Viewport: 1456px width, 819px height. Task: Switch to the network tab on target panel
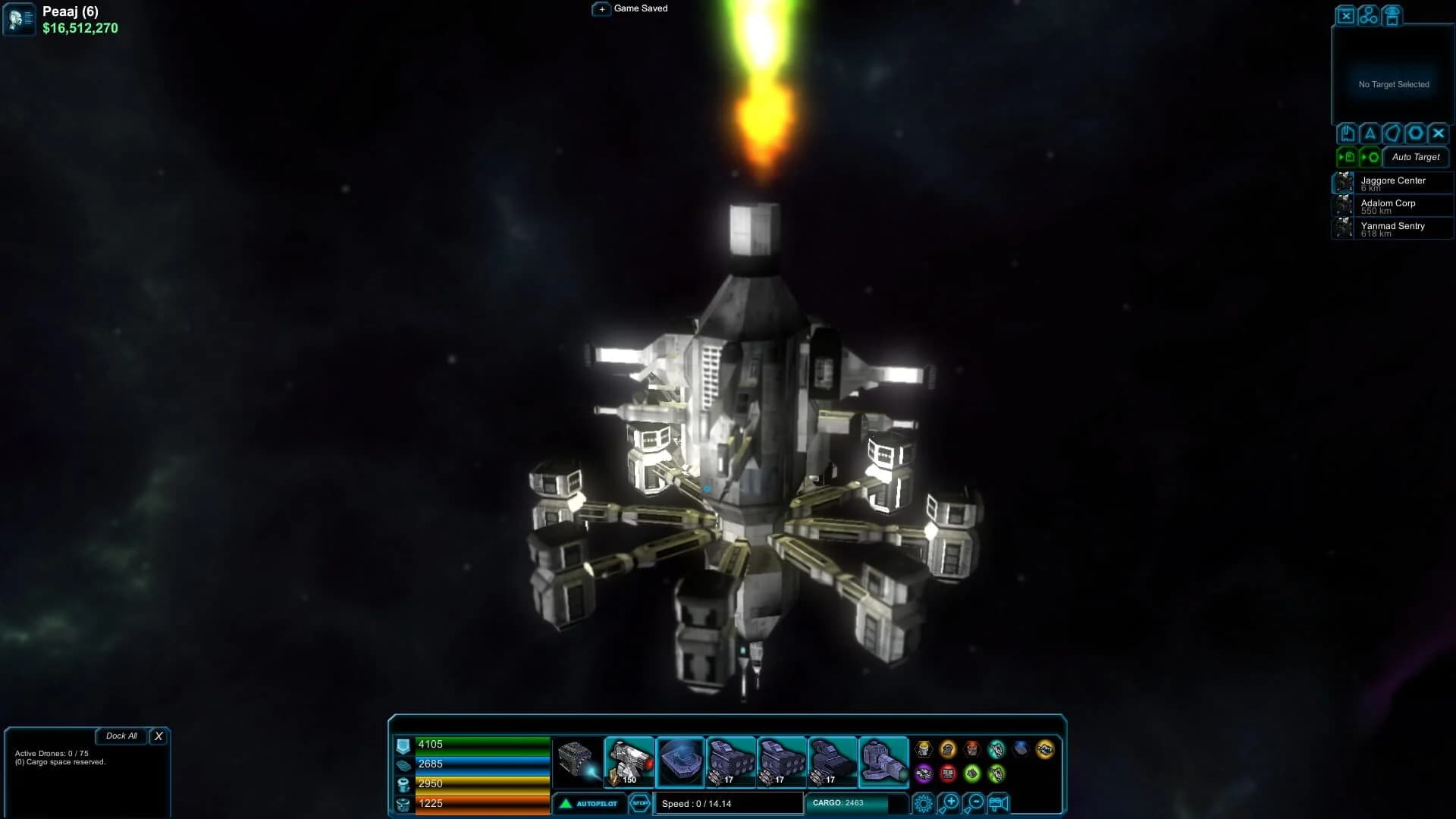tap(1367, 15)
